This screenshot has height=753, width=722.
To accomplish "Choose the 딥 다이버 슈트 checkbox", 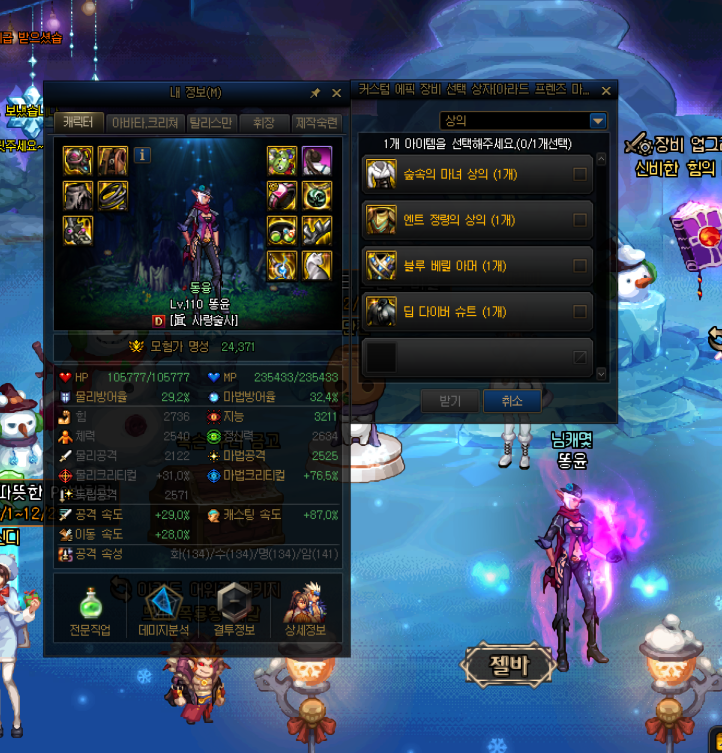I will 579,312.
